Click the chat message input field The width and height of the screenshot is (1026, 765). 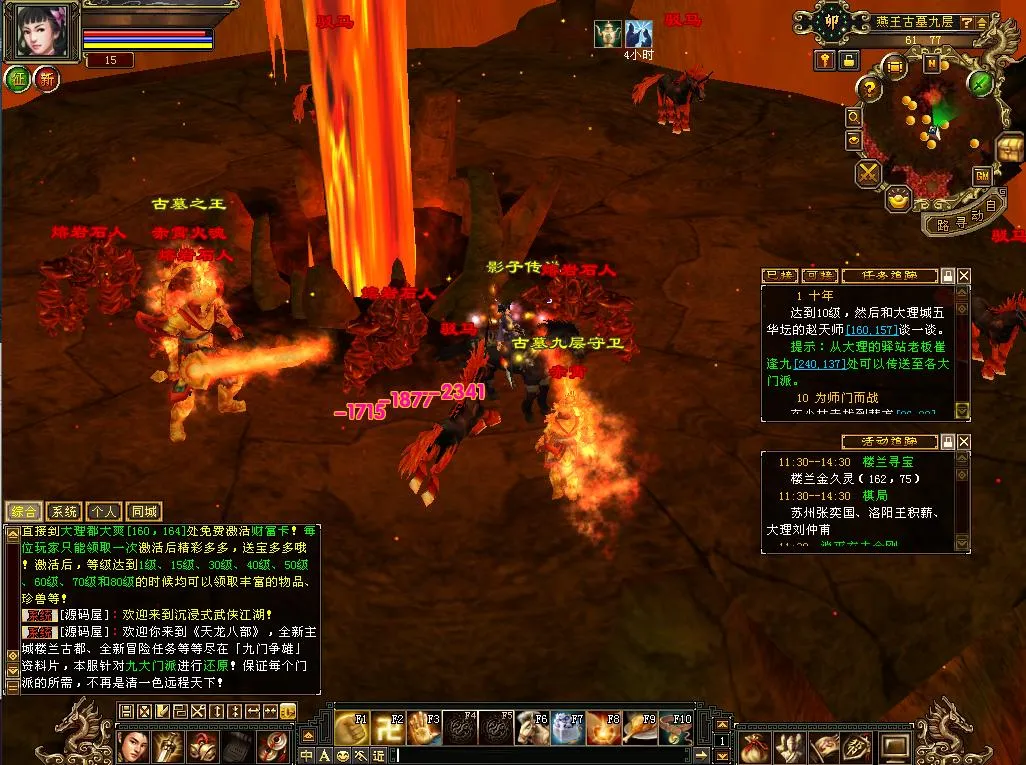click(550, 755)
